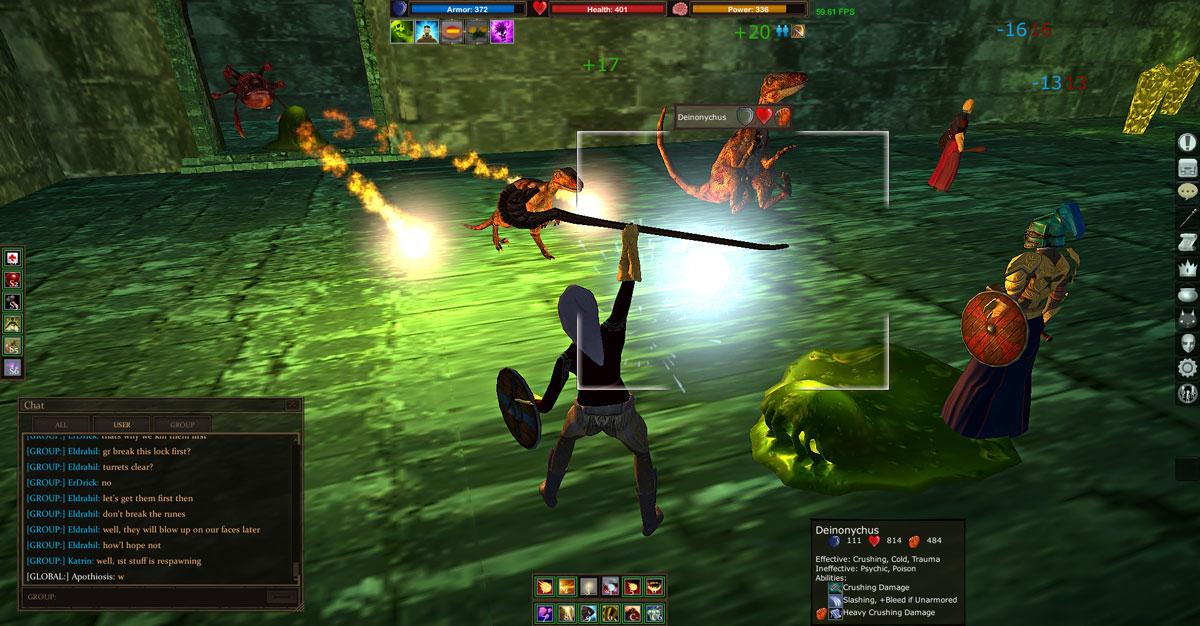Open the scroll icon in the side menu
The image size is (1200, 626).
pos(1187,243)
